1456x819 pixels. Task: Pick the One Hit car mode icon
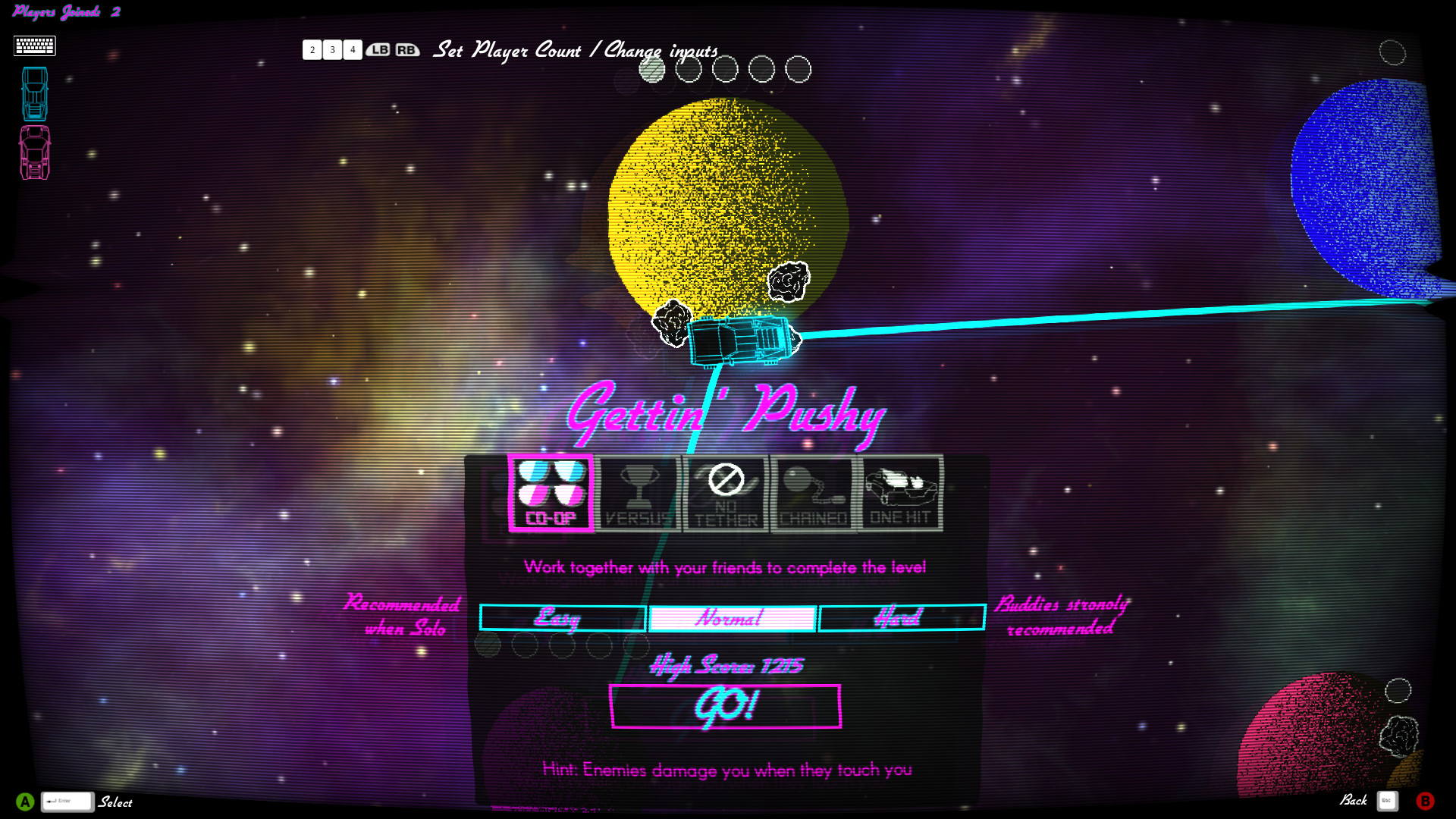899,493
